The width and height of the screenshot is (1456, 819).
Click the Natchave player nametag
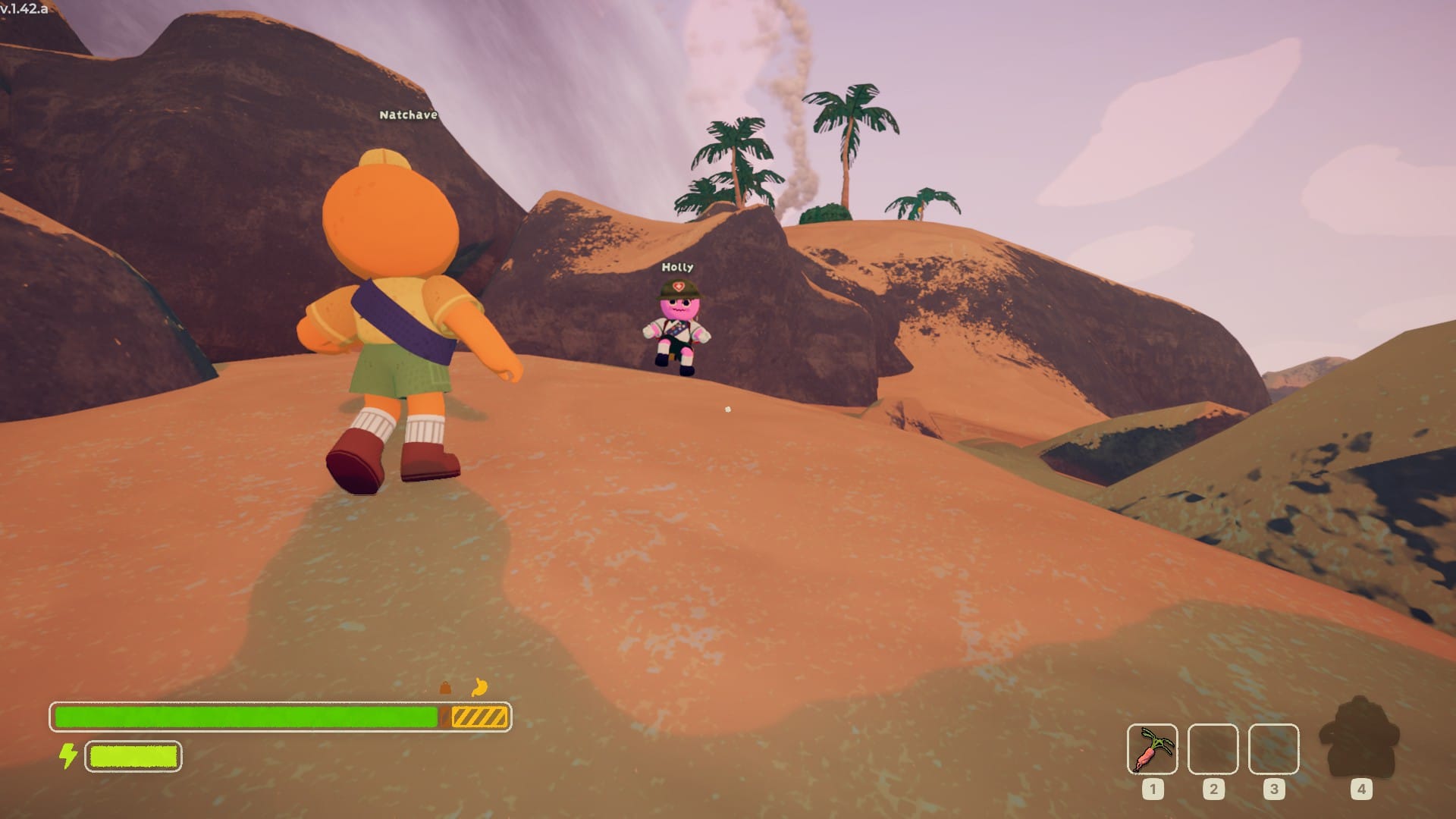point(407,115)
